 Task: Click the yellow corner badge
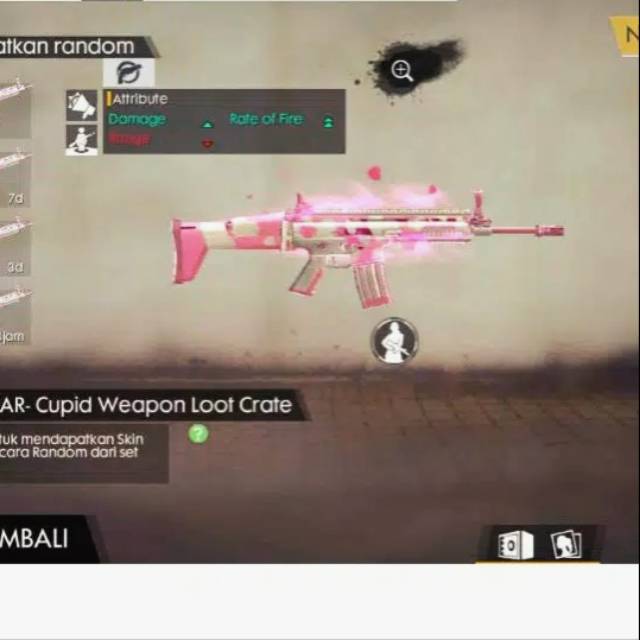(x=626, y=36)
